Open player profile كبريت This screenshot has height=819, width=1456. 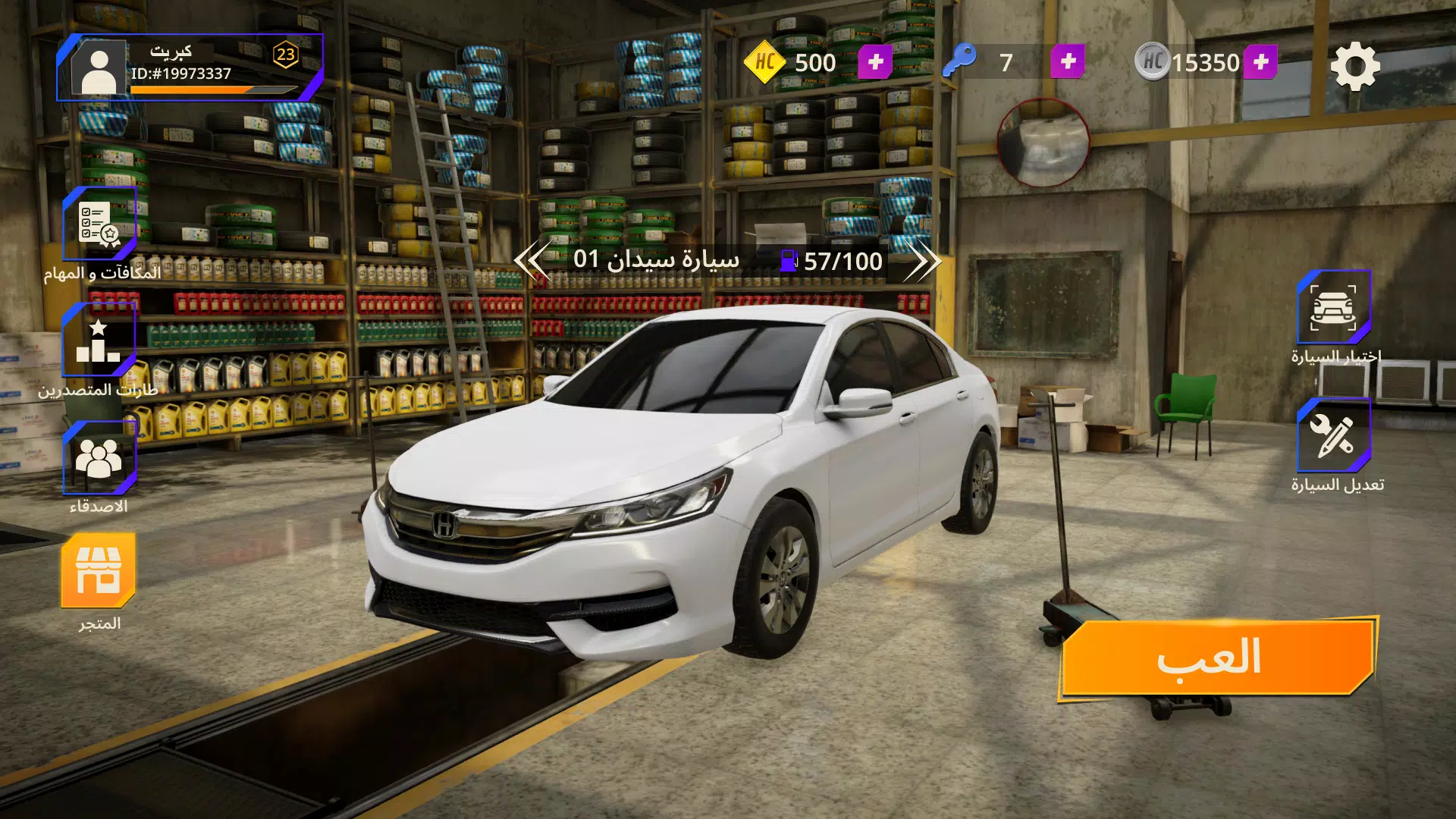tap(98, 67)
